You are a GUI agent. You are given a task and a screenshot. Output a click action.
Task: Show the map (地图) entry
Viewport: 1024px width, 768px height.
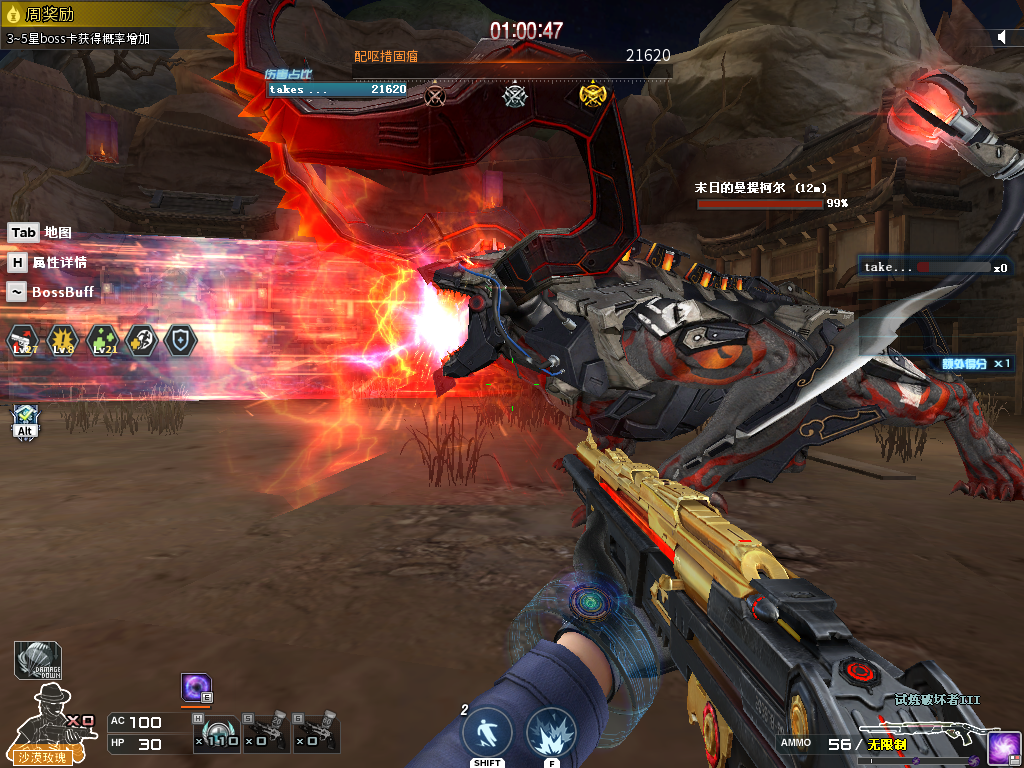click(40, 233)
